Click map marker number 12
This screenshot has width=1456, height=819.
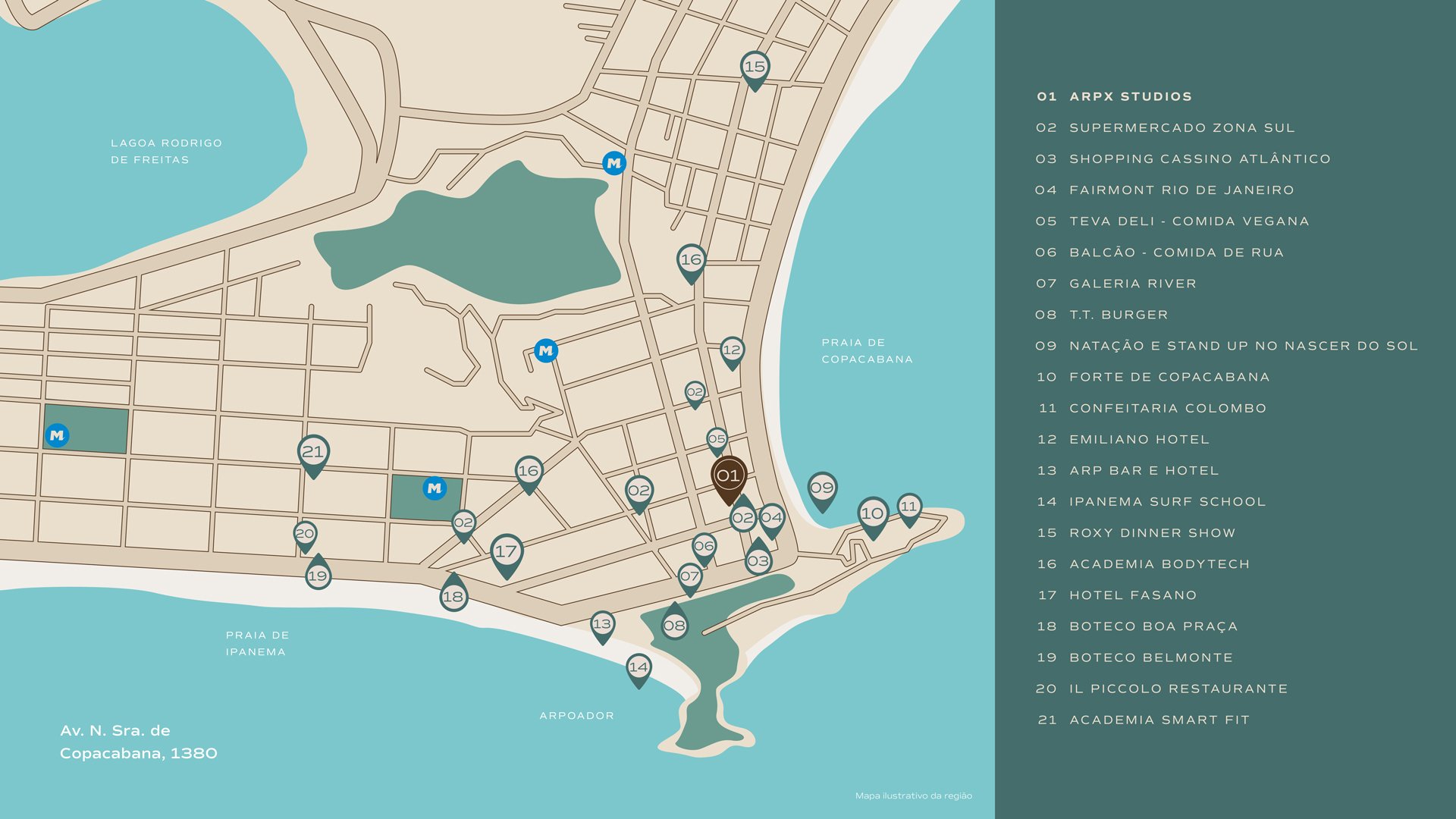pyautogui.click(x=732, y=350)
